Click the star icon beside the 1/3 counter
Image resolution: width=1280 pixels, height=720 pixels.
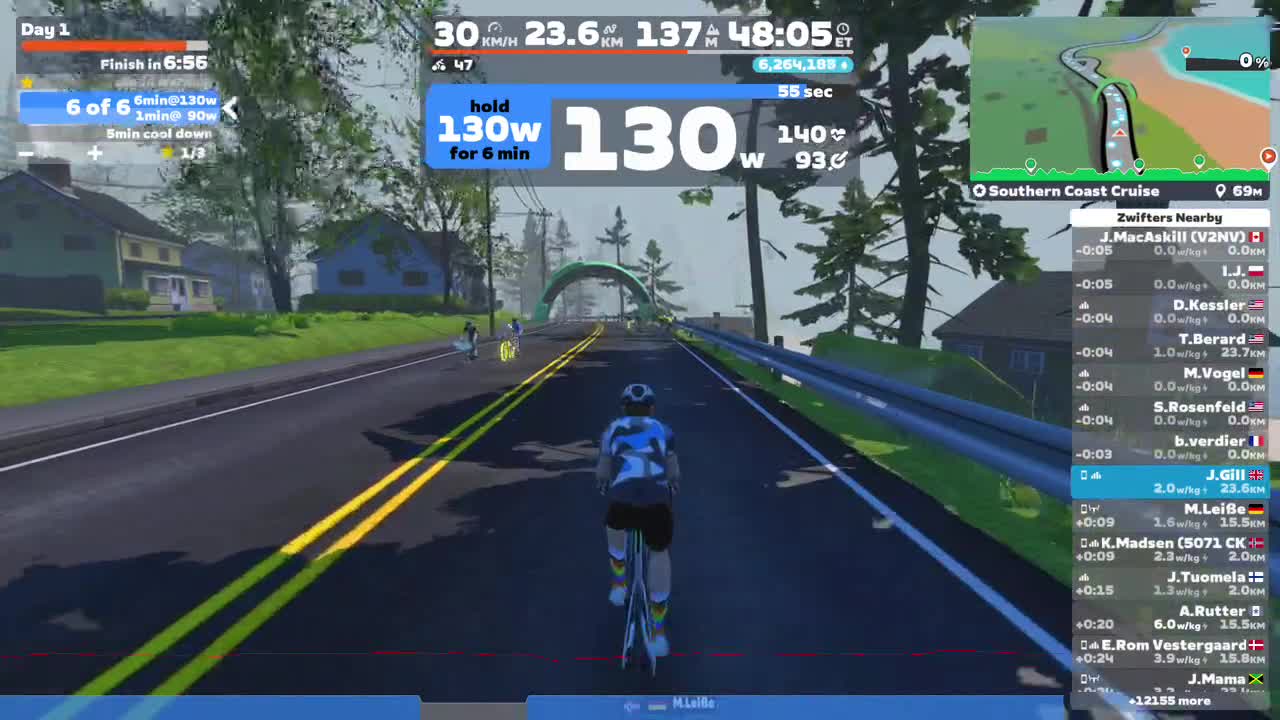coord(167,152)
